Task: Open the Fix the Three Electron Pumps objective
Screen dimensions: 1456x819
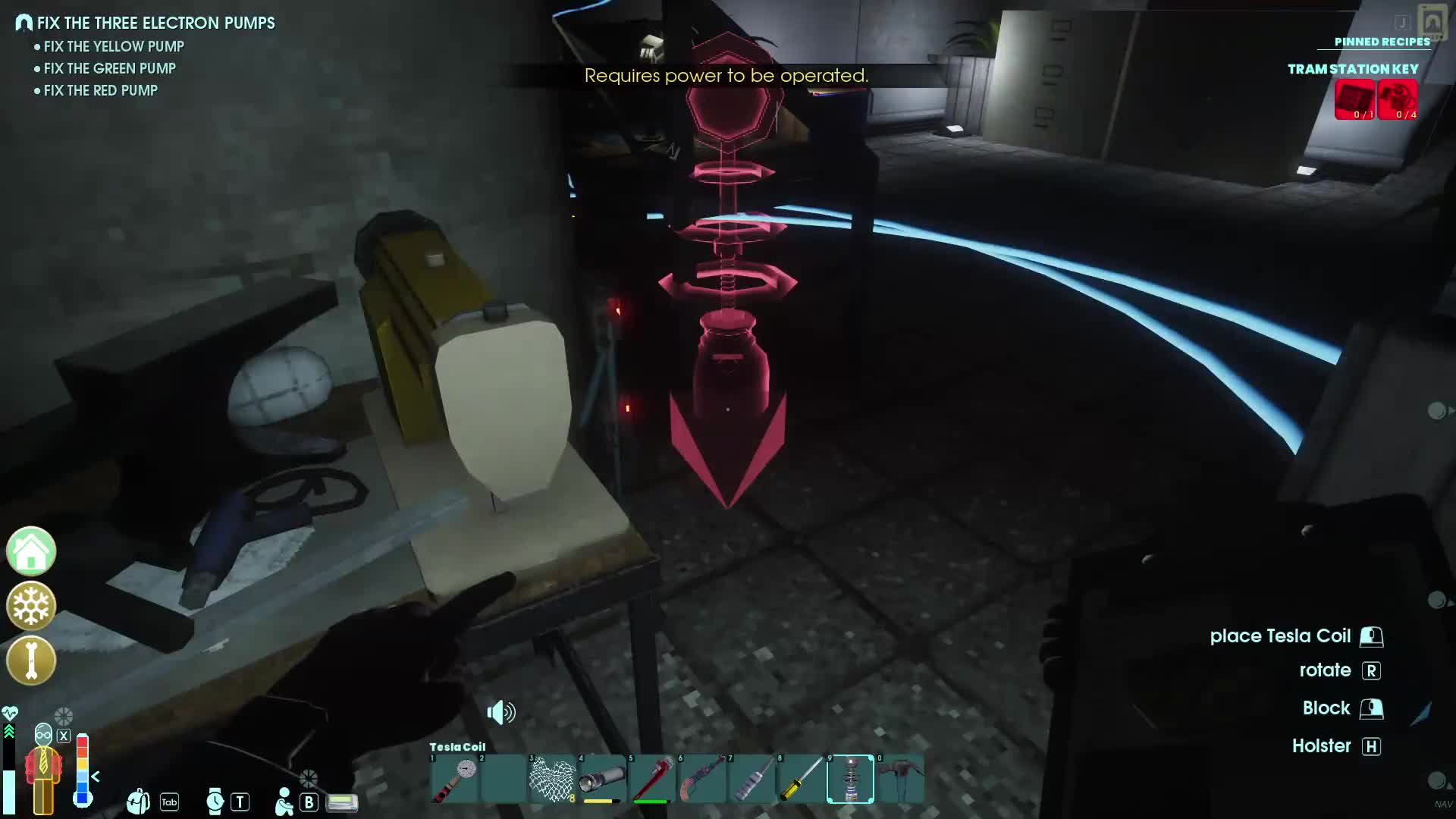Action: (155, 24)
